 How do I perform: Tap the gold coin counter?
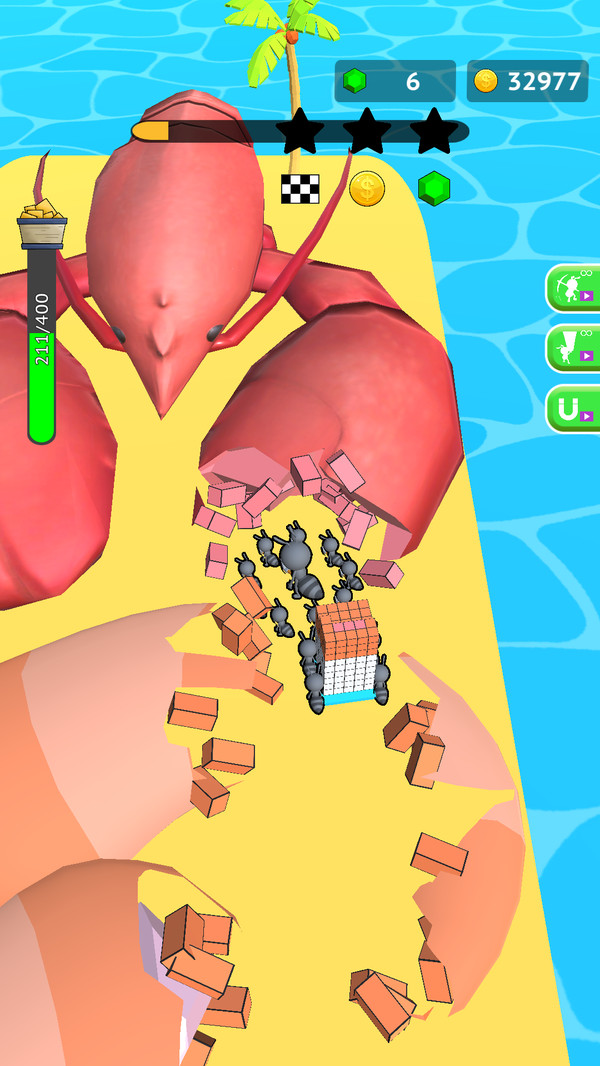coord(527,82)
